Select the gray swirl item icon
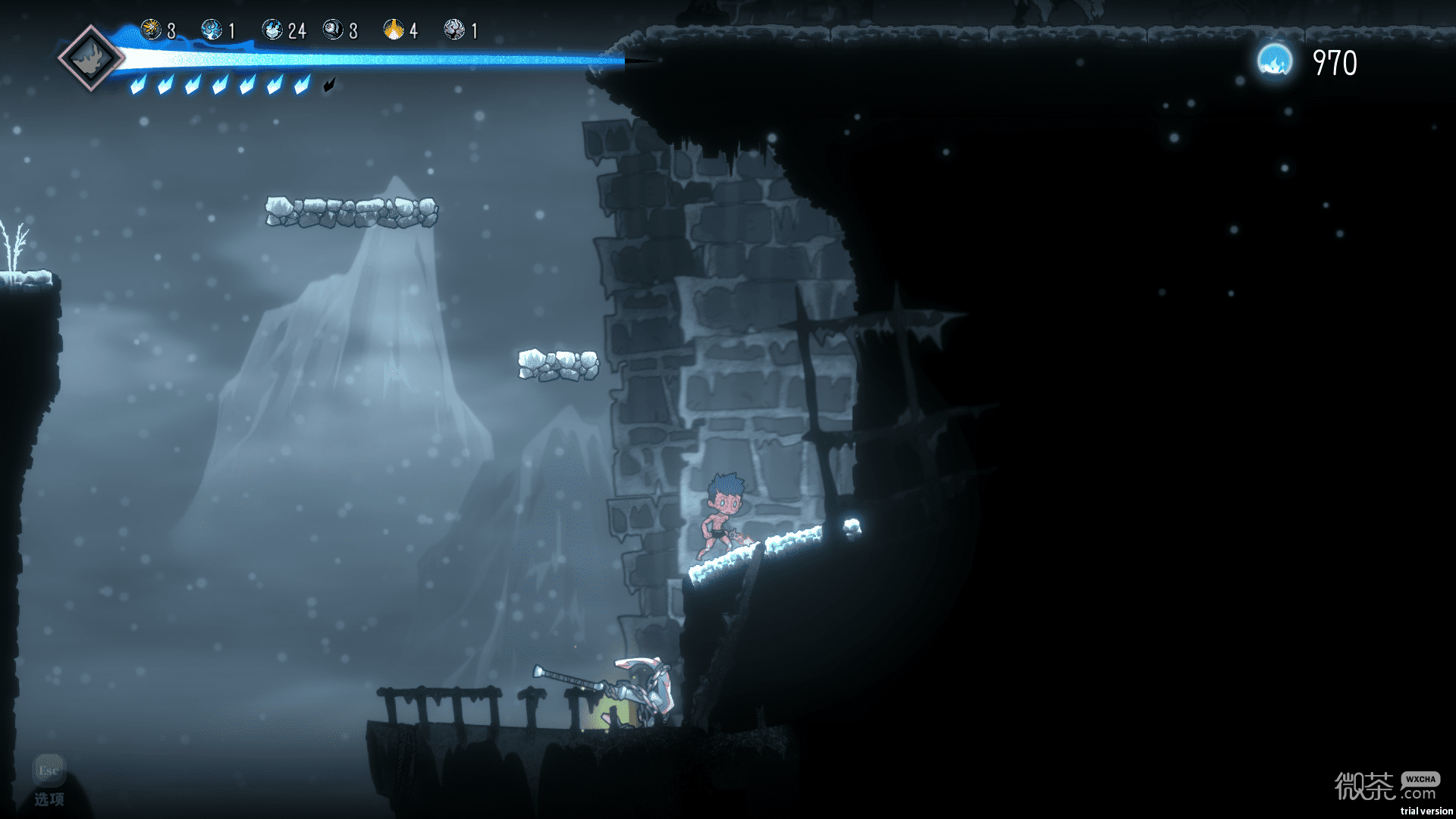1456x819 pixels. (x=454, y=30)
